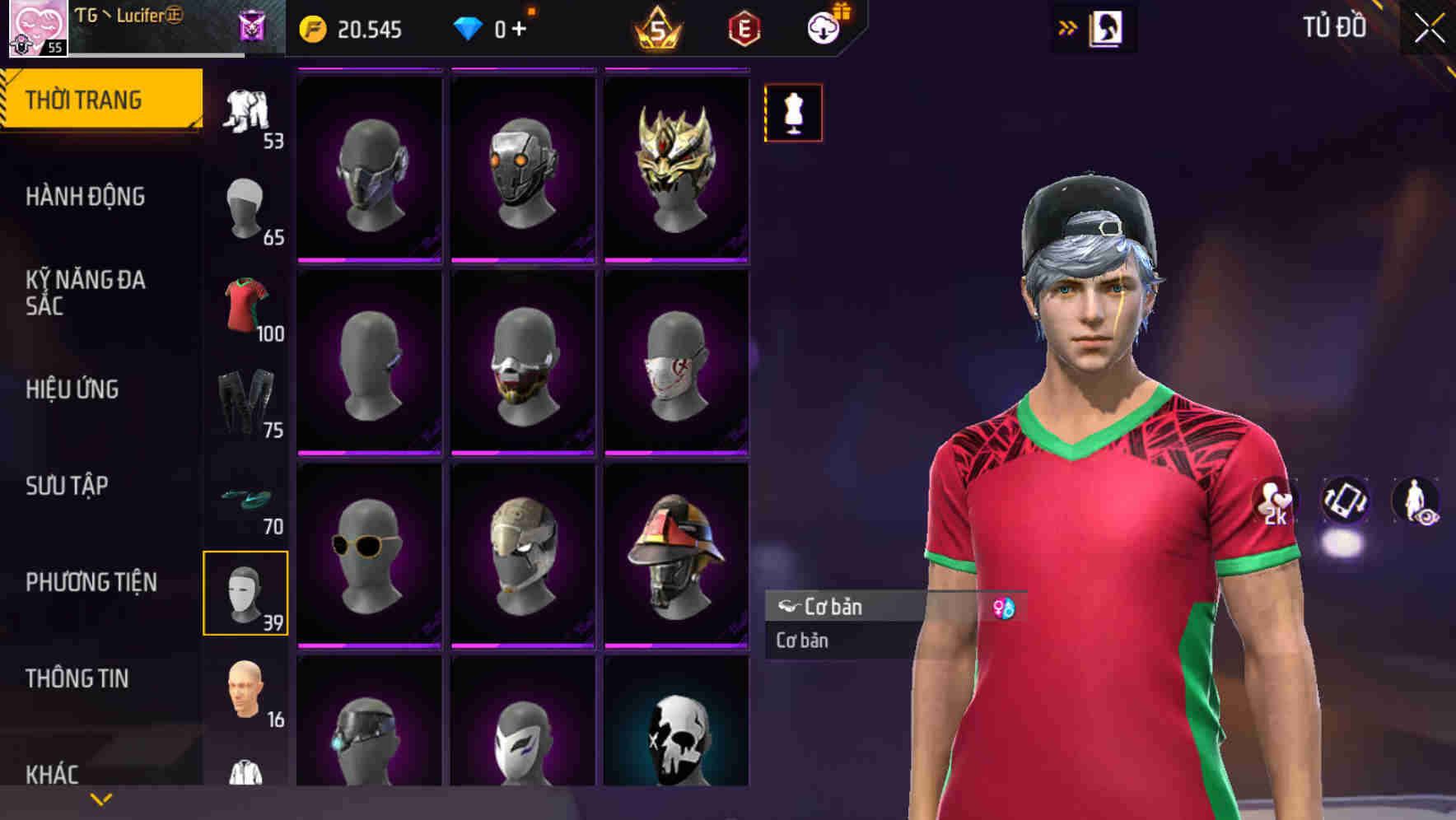Image resolution: width=1456 pixels, height=820 pixels.
Task: Open the HIỆU ỨNG tab
Action: click(74, 389)
